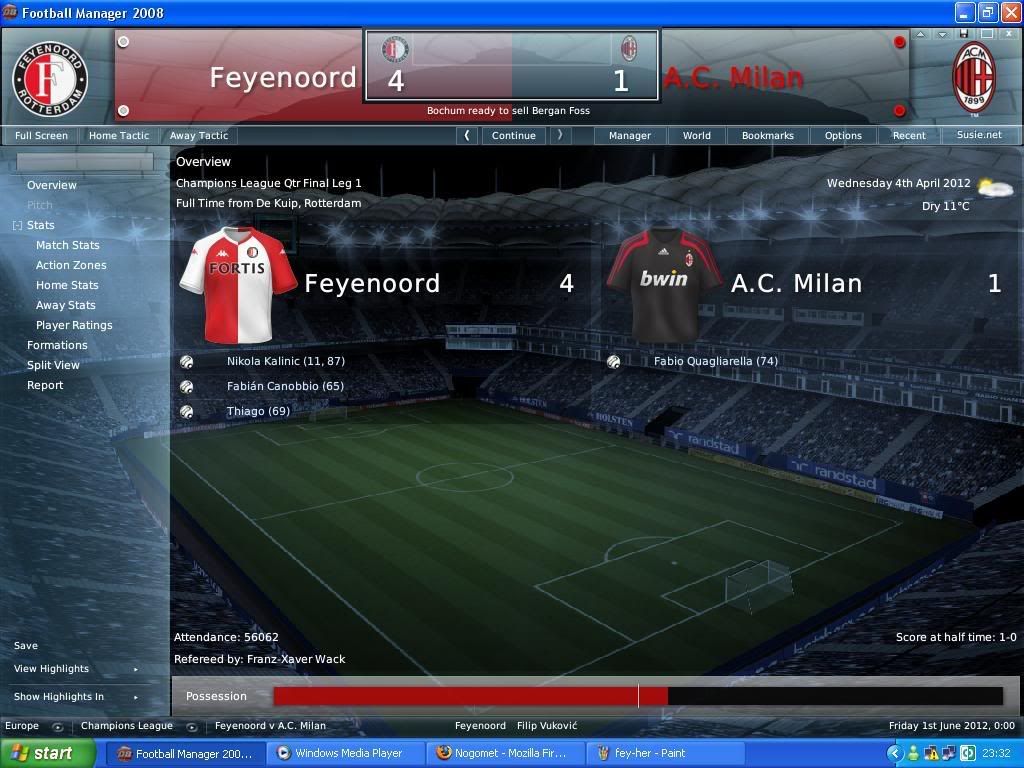Image resolution: width=1024 pixels, height=768 pixels.
Task: Open Action Zones view
Action: tap(71, 265)
